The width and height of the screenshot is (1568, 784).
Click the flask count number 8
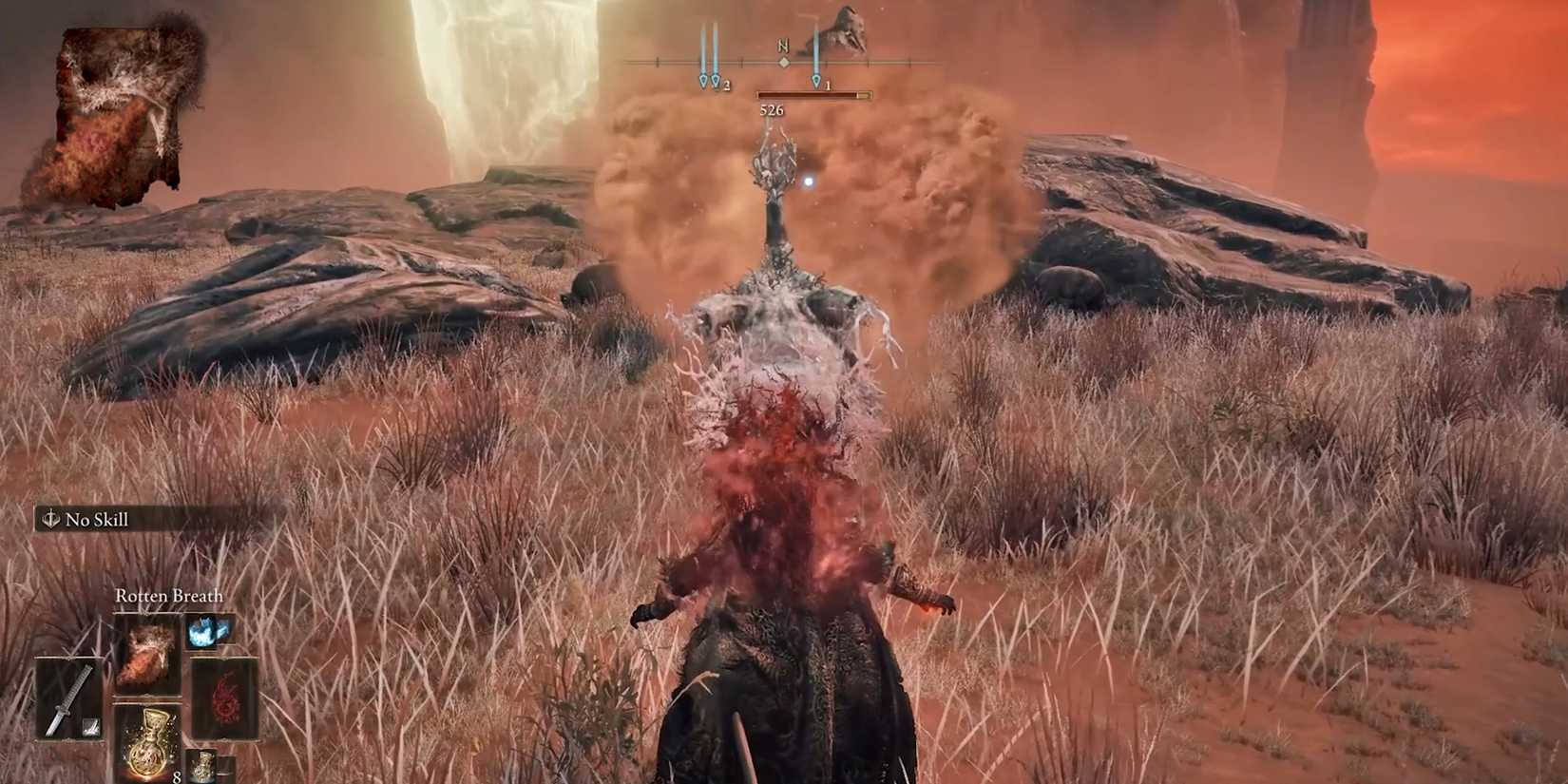pyautogui.click(x=176, y=776)
